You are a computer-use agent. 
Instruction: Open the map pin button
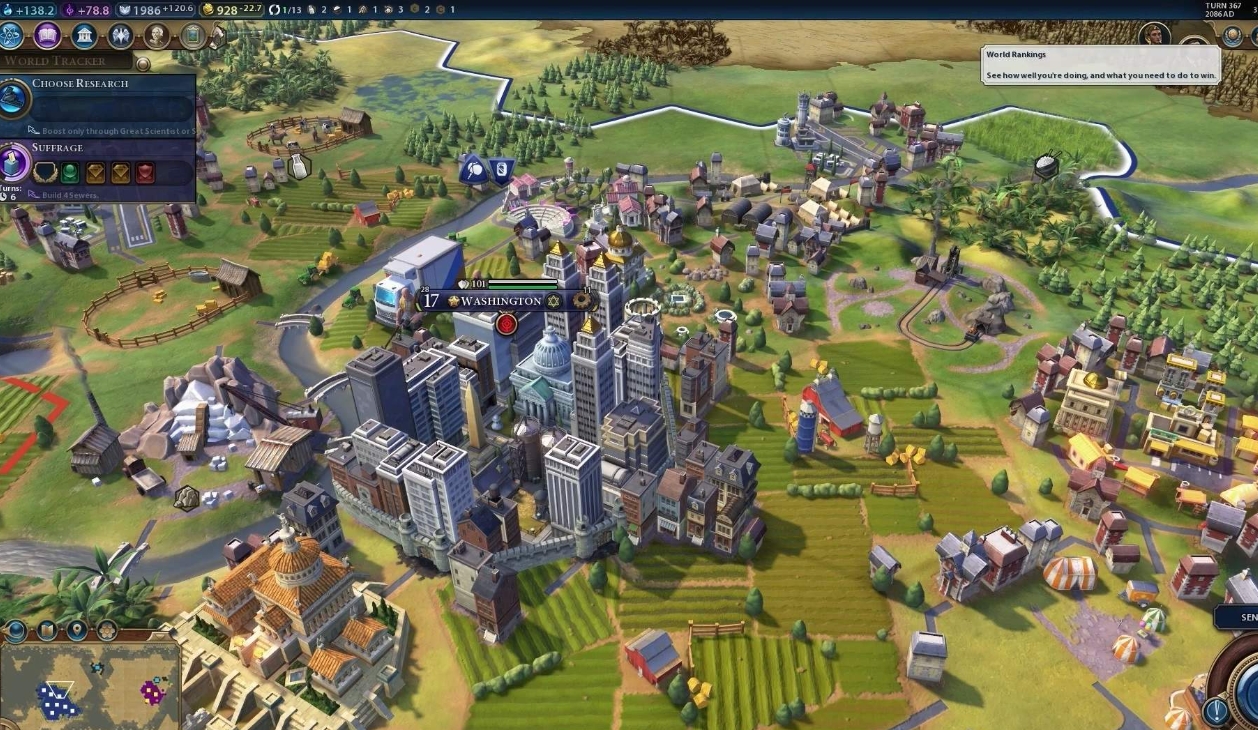77,631
